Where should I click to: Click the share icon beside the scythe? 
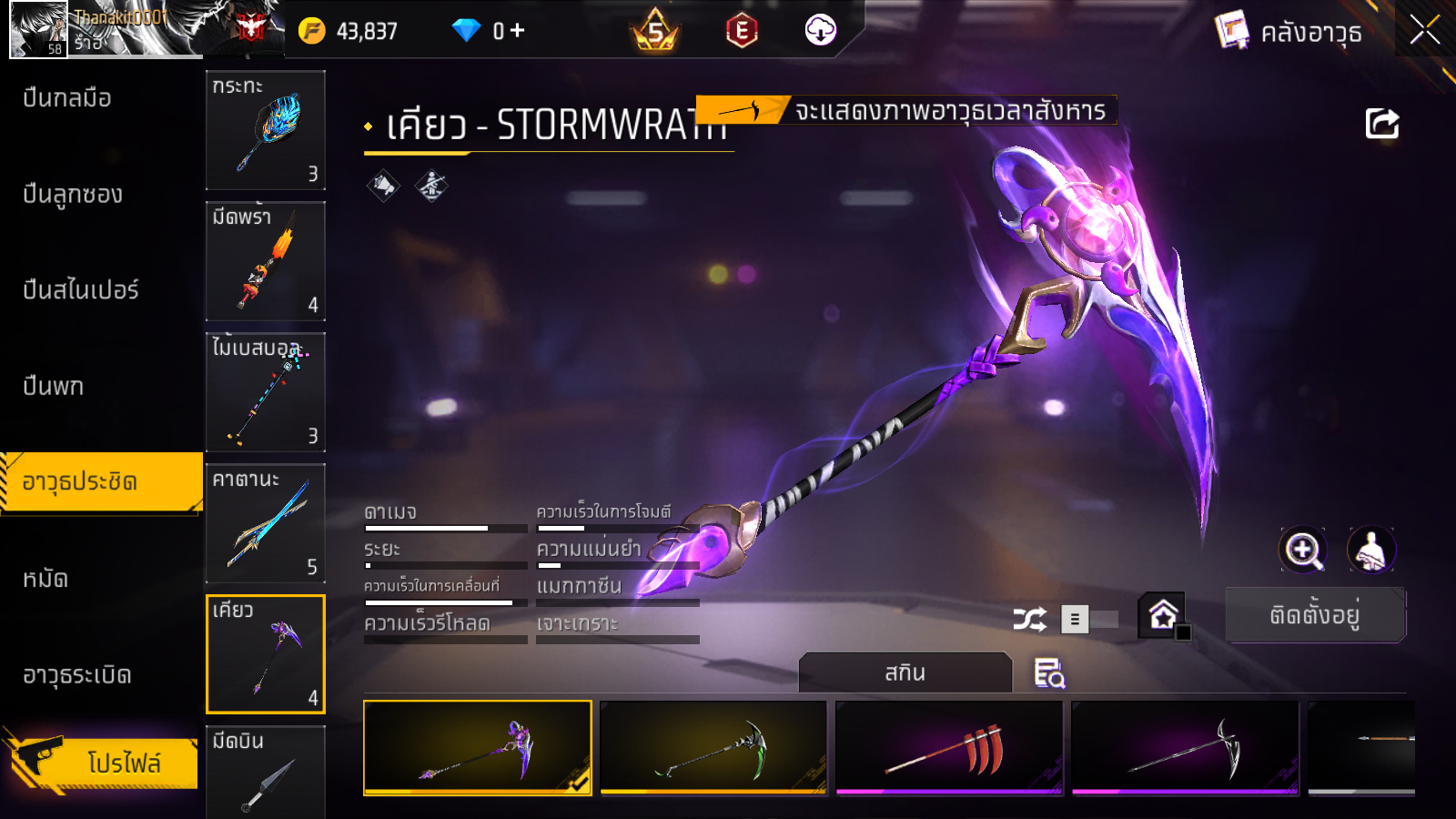click(1381, 124)
